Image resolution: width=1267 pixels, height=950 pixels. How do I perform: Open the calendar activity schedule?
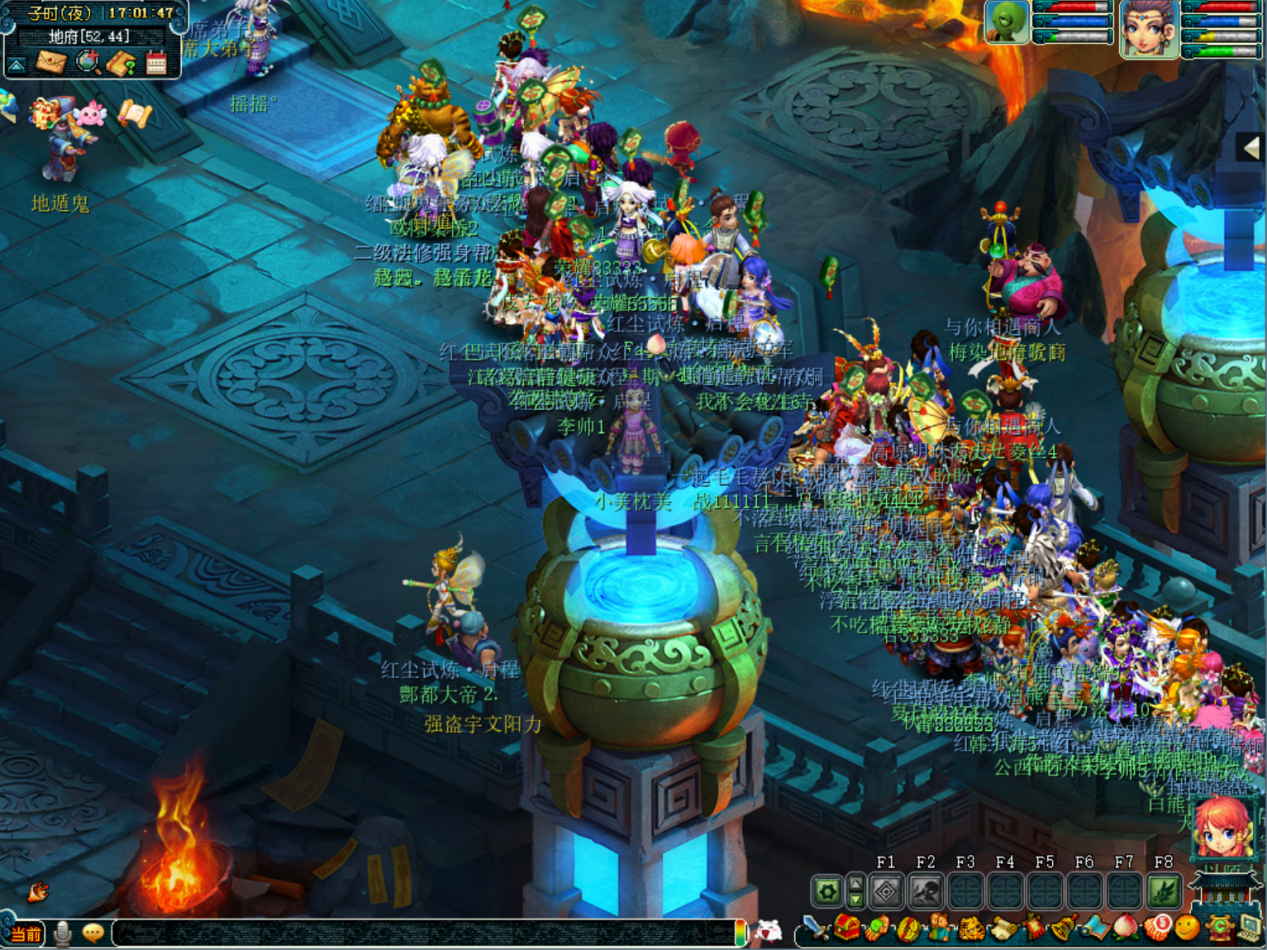click(x=156, y=63)
